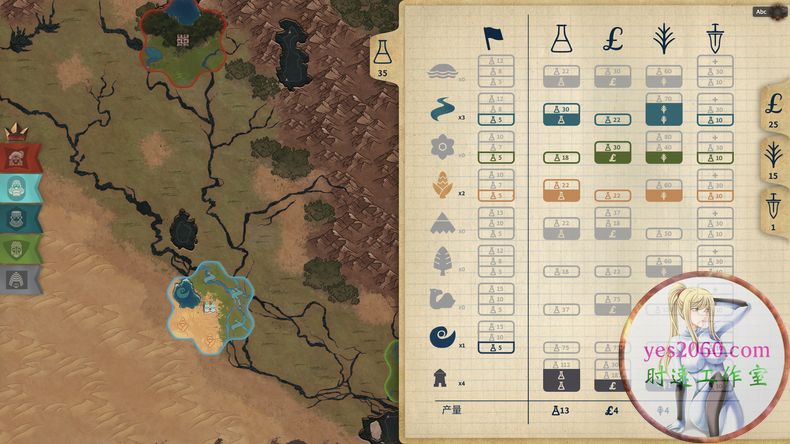Click the orange corn terrain icon
Screen dimensions: 790x444
tap(441, 185)
